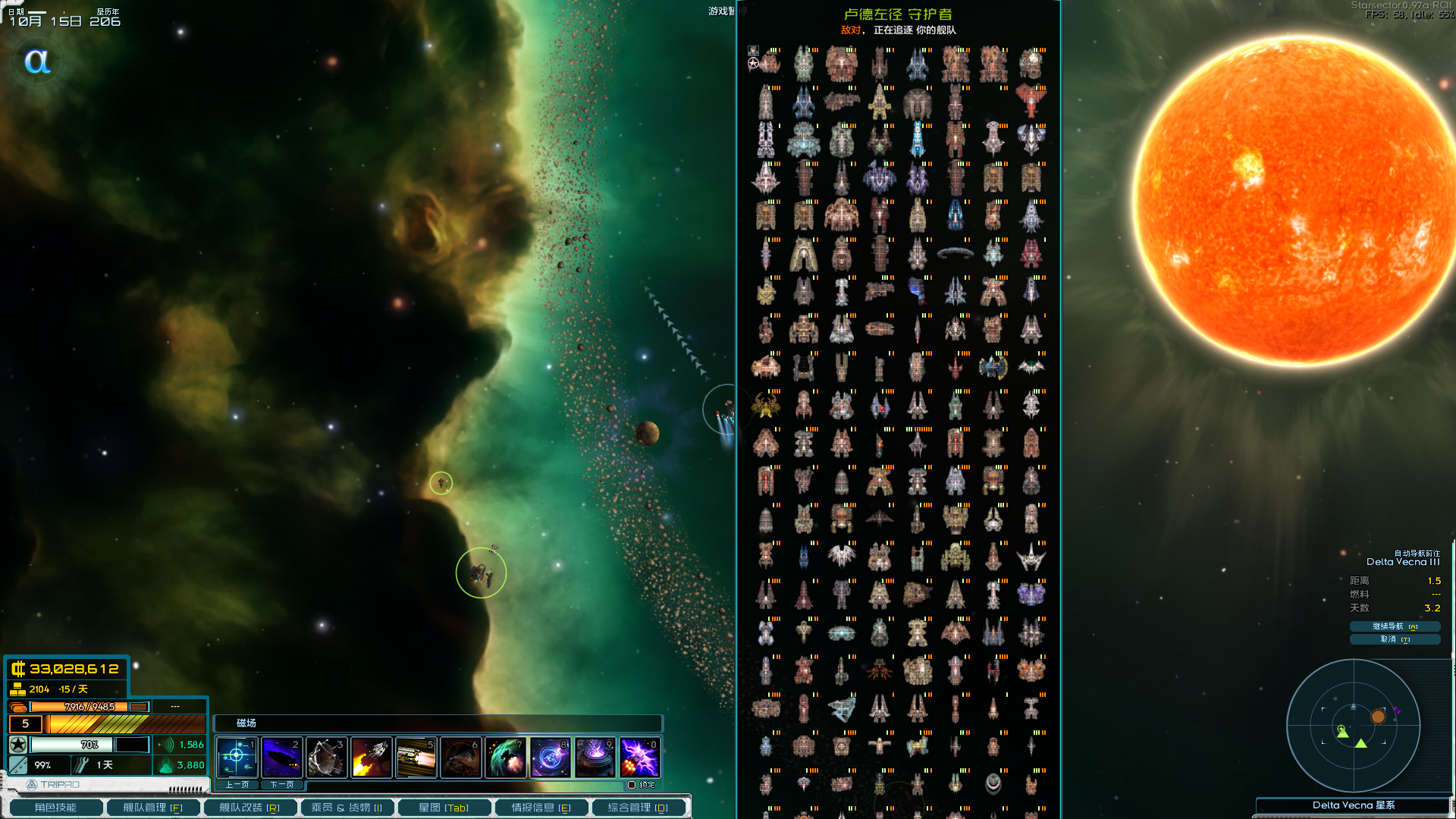The image size is (1456, 819).
Task: Open the 星图 star map
Action: (444, 808)
